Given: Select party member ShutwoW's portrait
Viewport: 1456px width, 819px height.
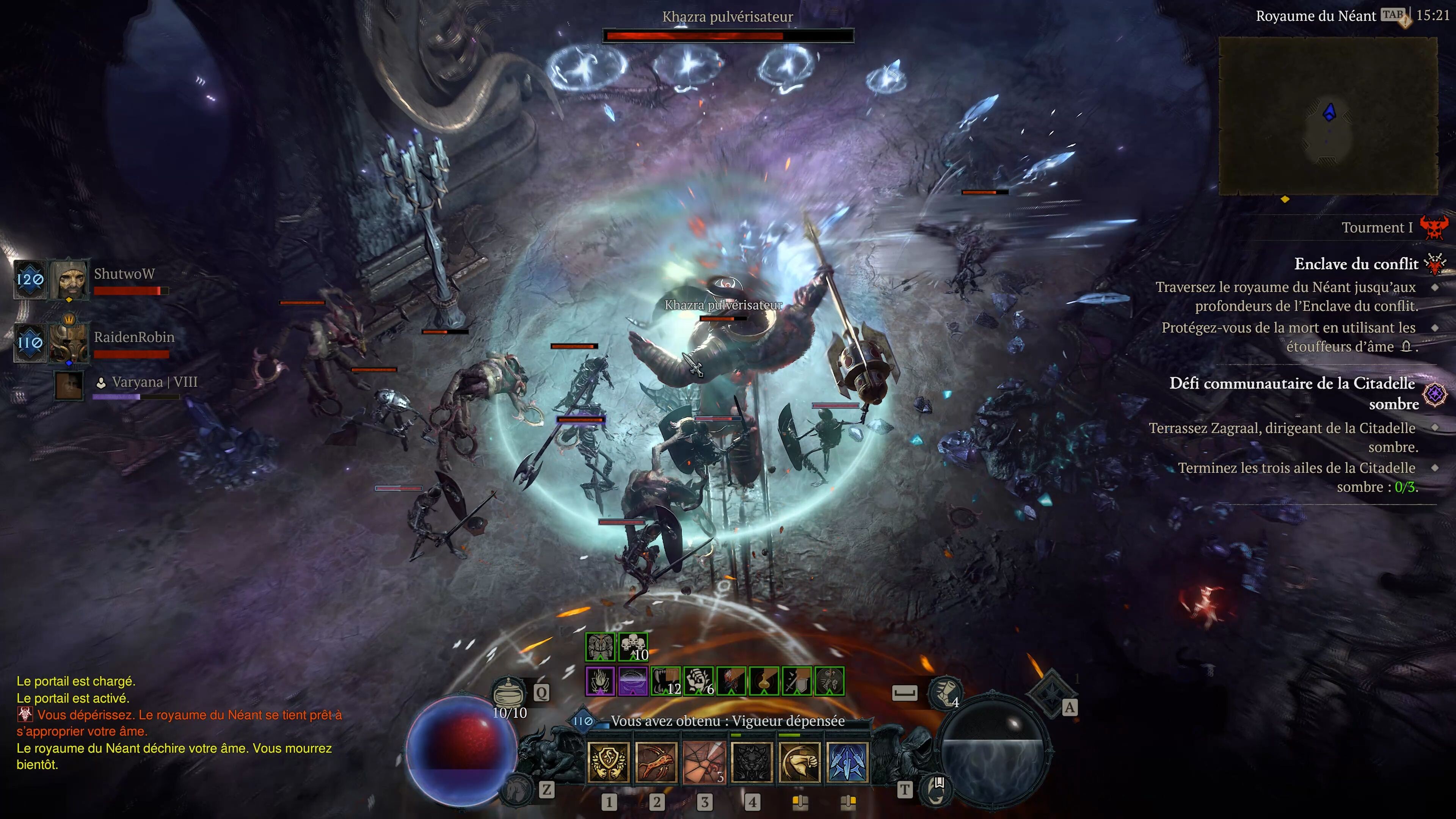Looking at the screenshot, I should point(69,279).
